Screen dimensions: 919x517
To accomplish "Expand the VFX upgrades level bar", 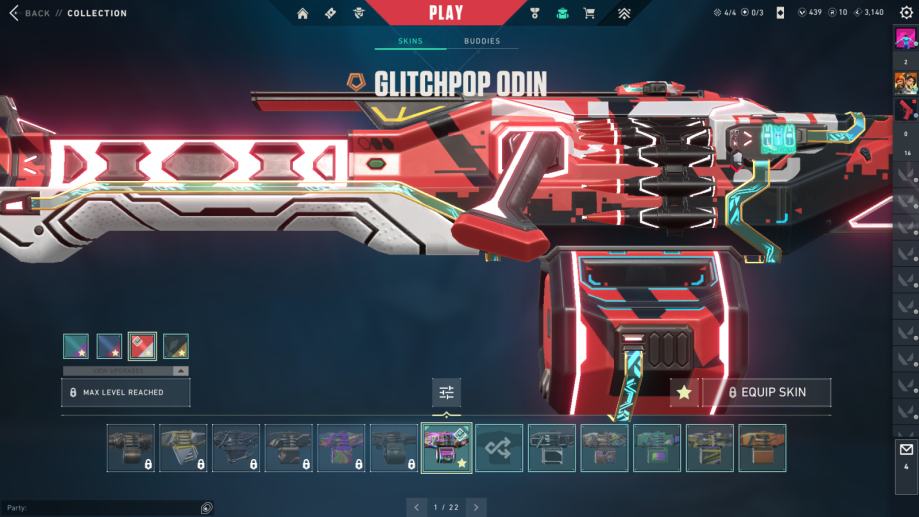I will coord(126,371).
